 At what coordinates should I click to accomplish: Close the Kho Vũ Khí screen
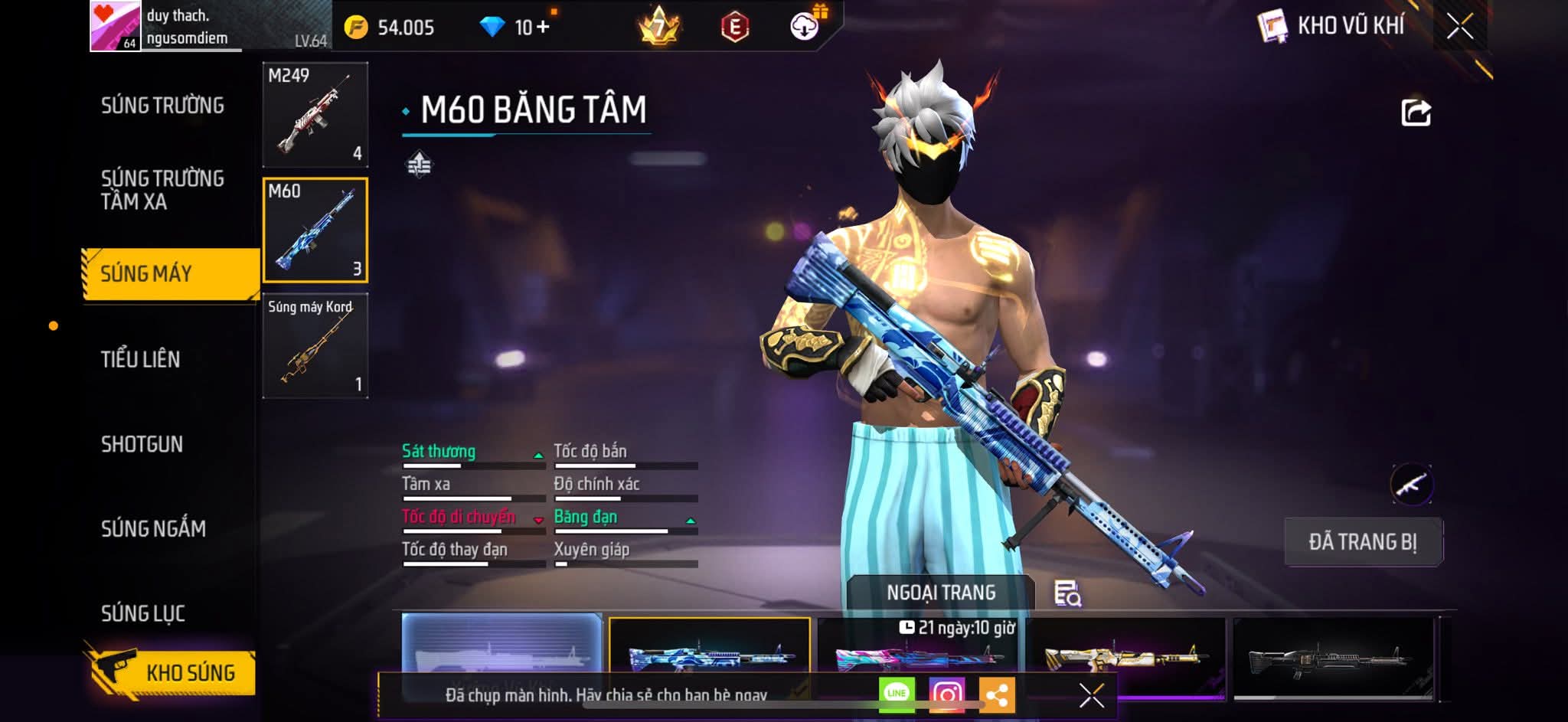click(1459, 27)
